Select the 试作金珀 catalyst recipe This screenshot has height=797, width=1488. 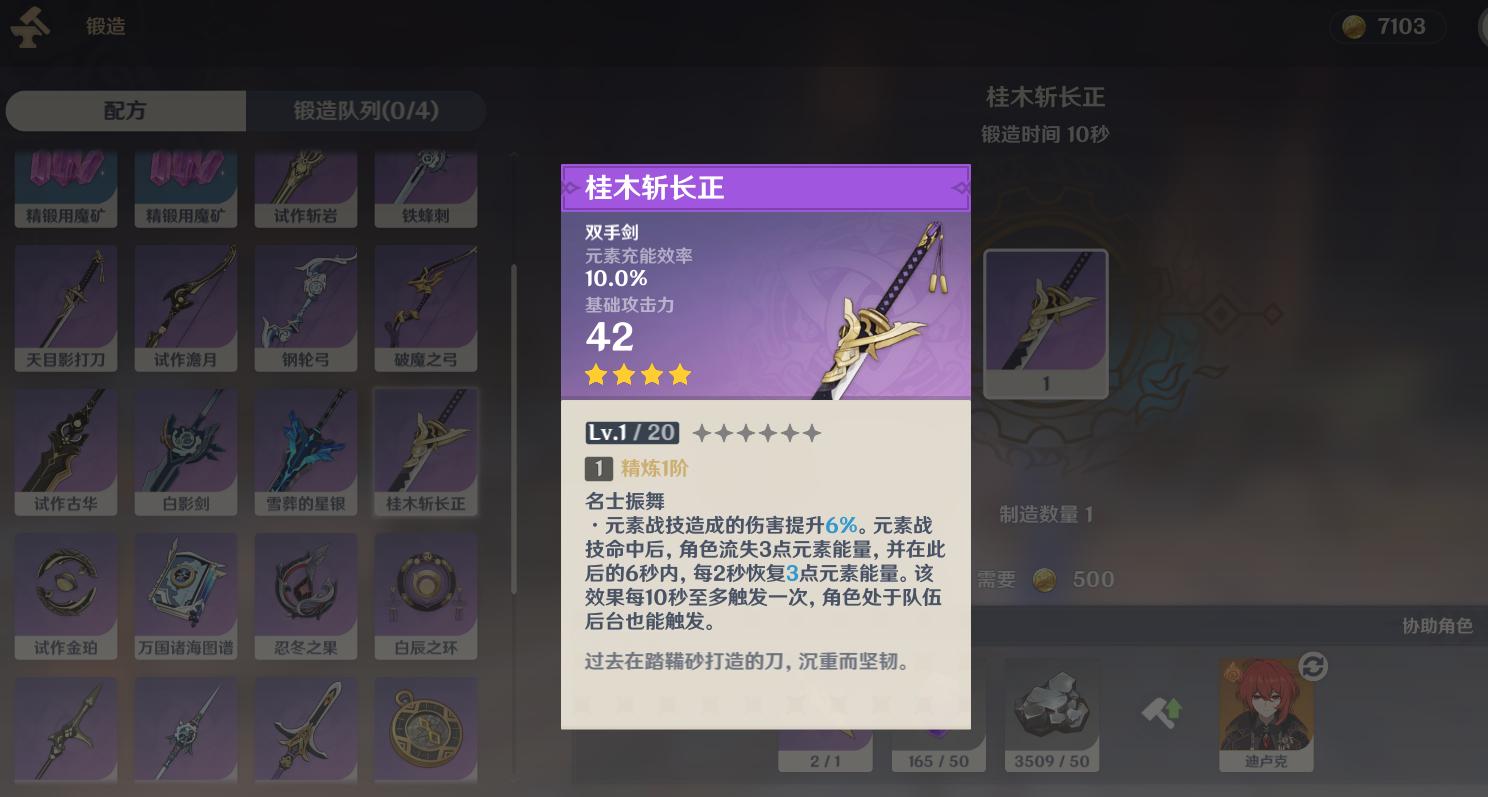pos(66,595)
